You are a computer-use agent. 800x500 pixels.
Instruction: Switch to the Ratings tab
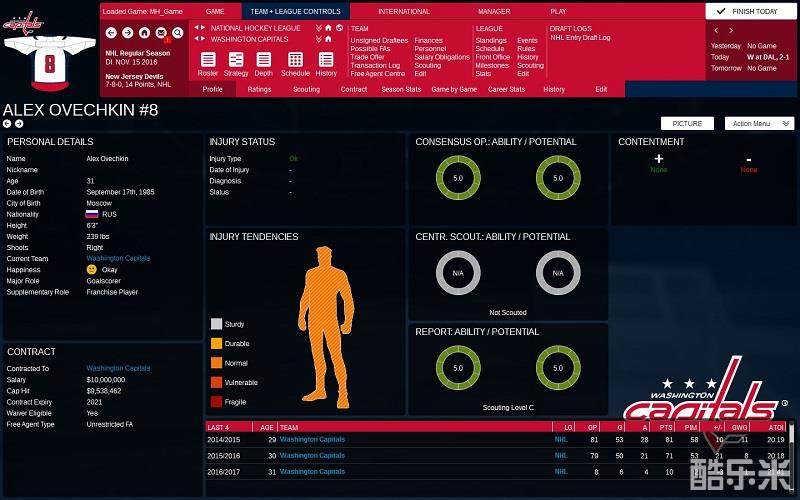point(259,89)
